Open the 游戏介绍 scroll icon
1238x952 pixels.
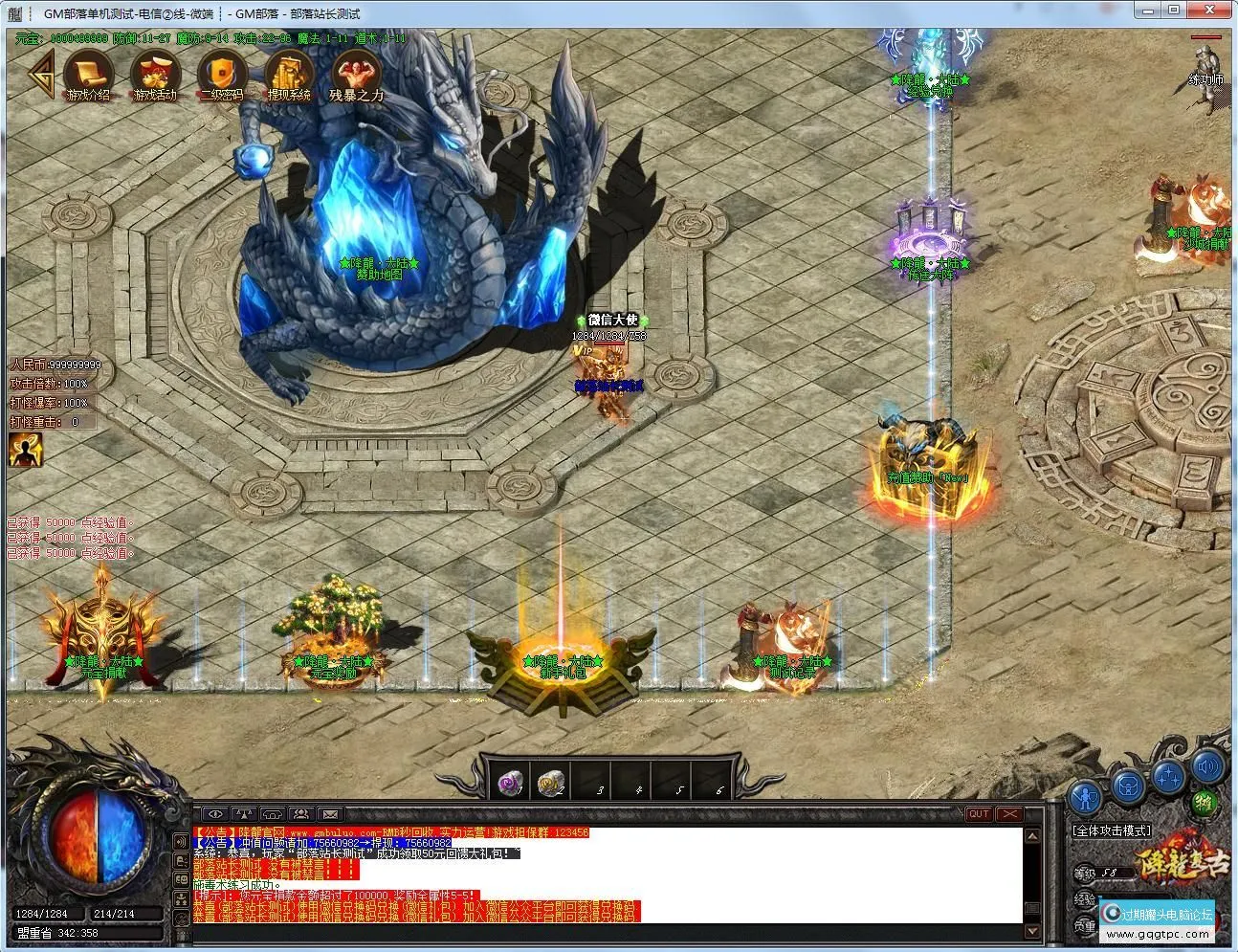pos(87,72)
